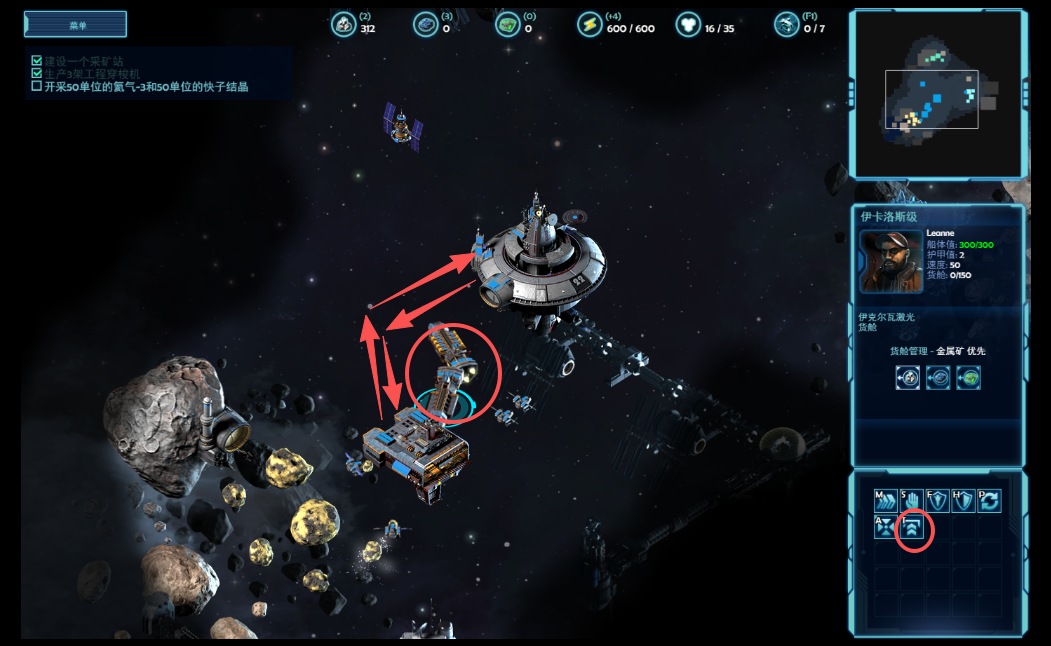1051x646 pixels.
Task: Click the unfinished mining objective text
Action: pyautogui.click(x=146, y=87)
